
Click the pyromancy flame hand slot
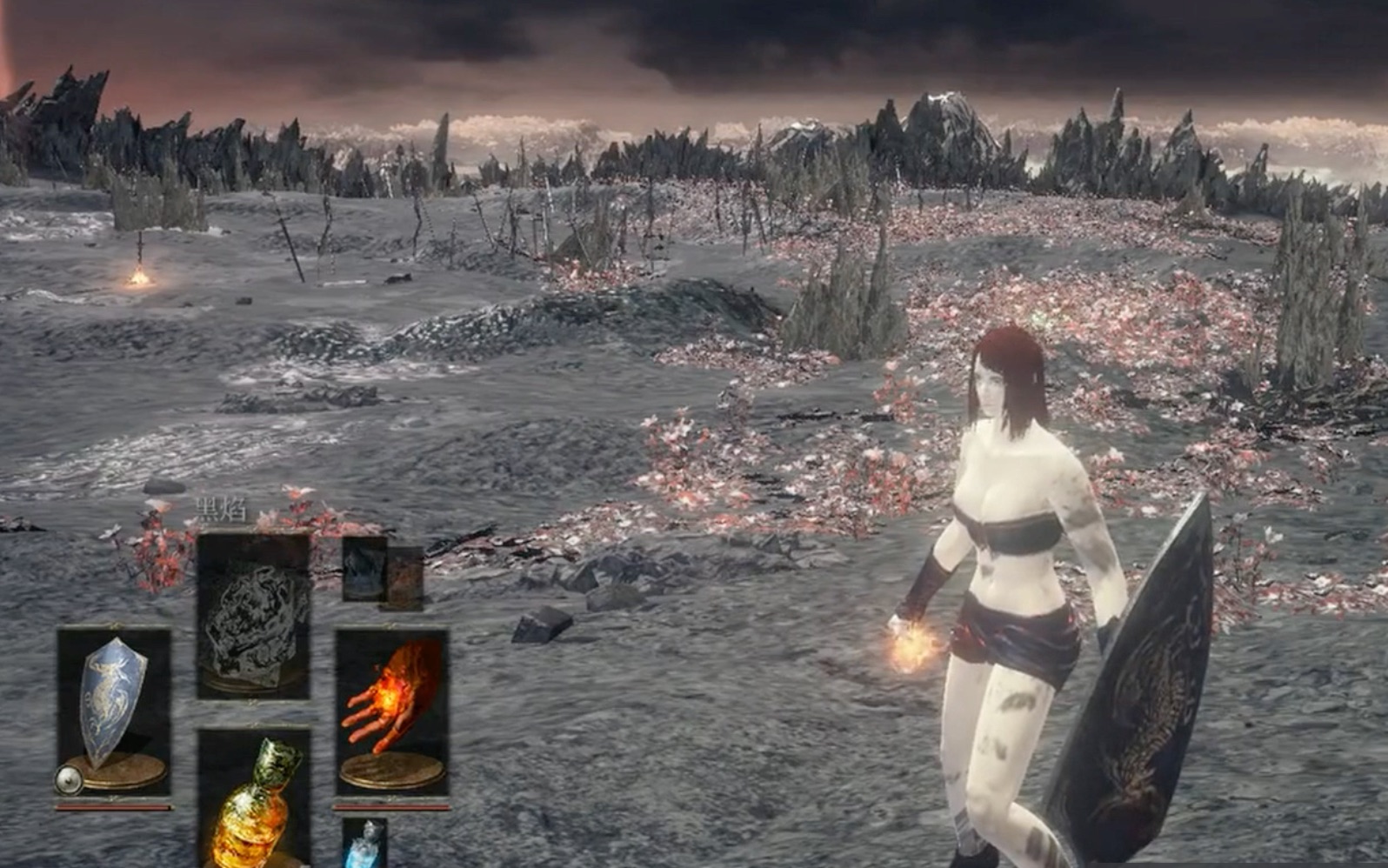[x=392, y=711]
